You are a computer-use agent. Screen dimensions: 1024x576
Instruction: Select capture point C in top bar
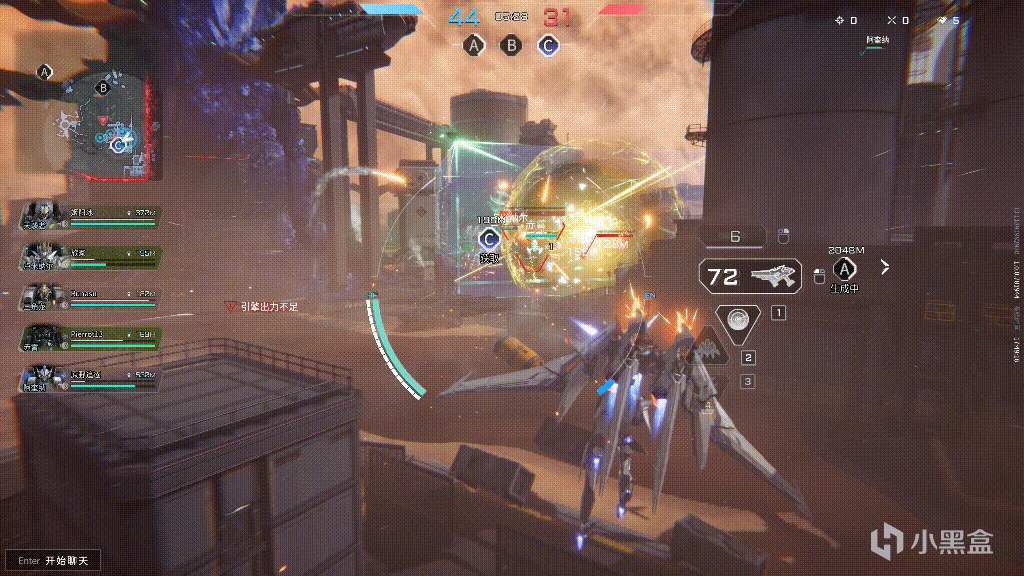coord(547,45)
